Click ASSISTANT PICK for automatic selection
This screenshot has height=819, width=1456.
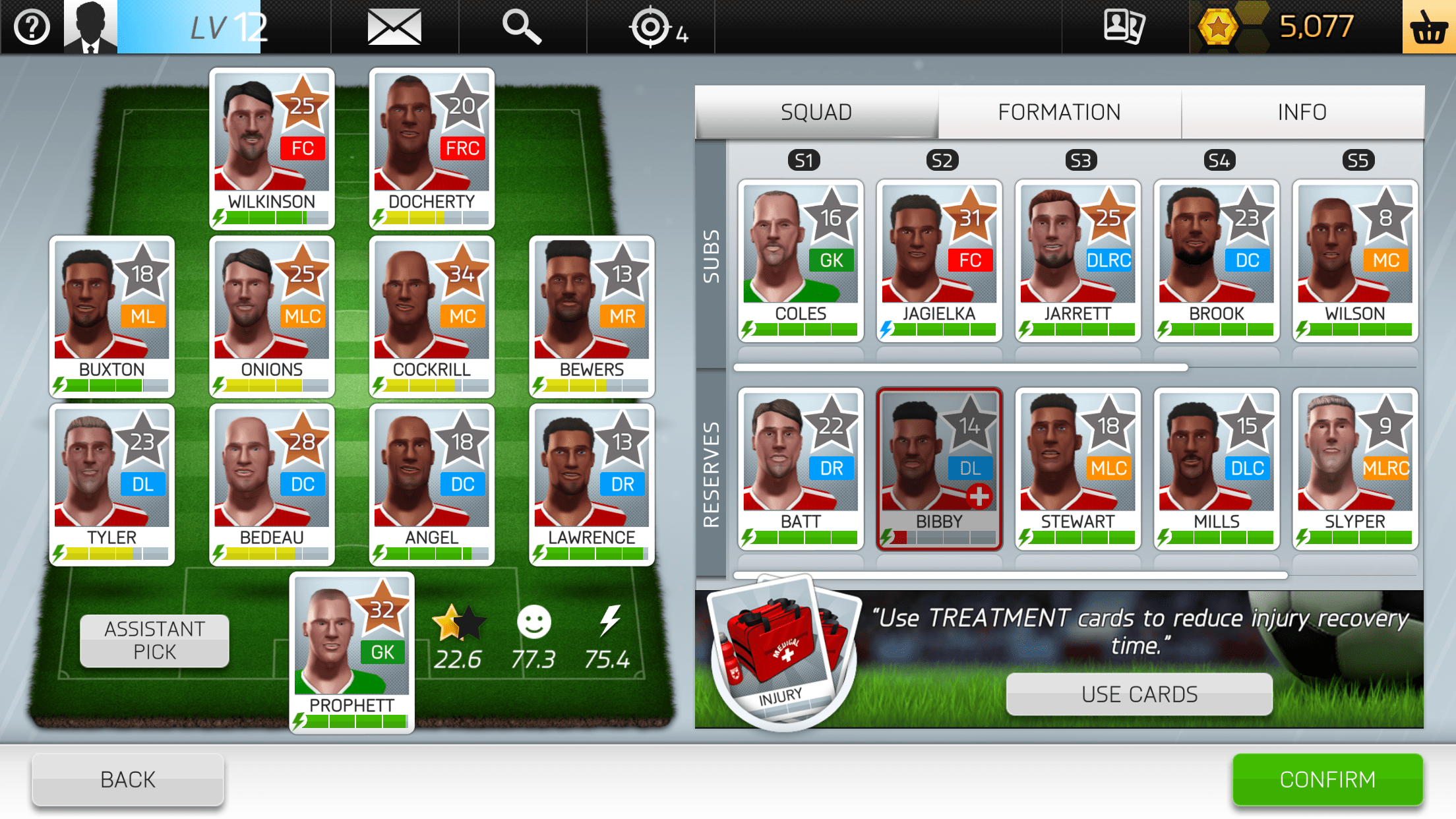pyautogui.click(x=153, y=639)
